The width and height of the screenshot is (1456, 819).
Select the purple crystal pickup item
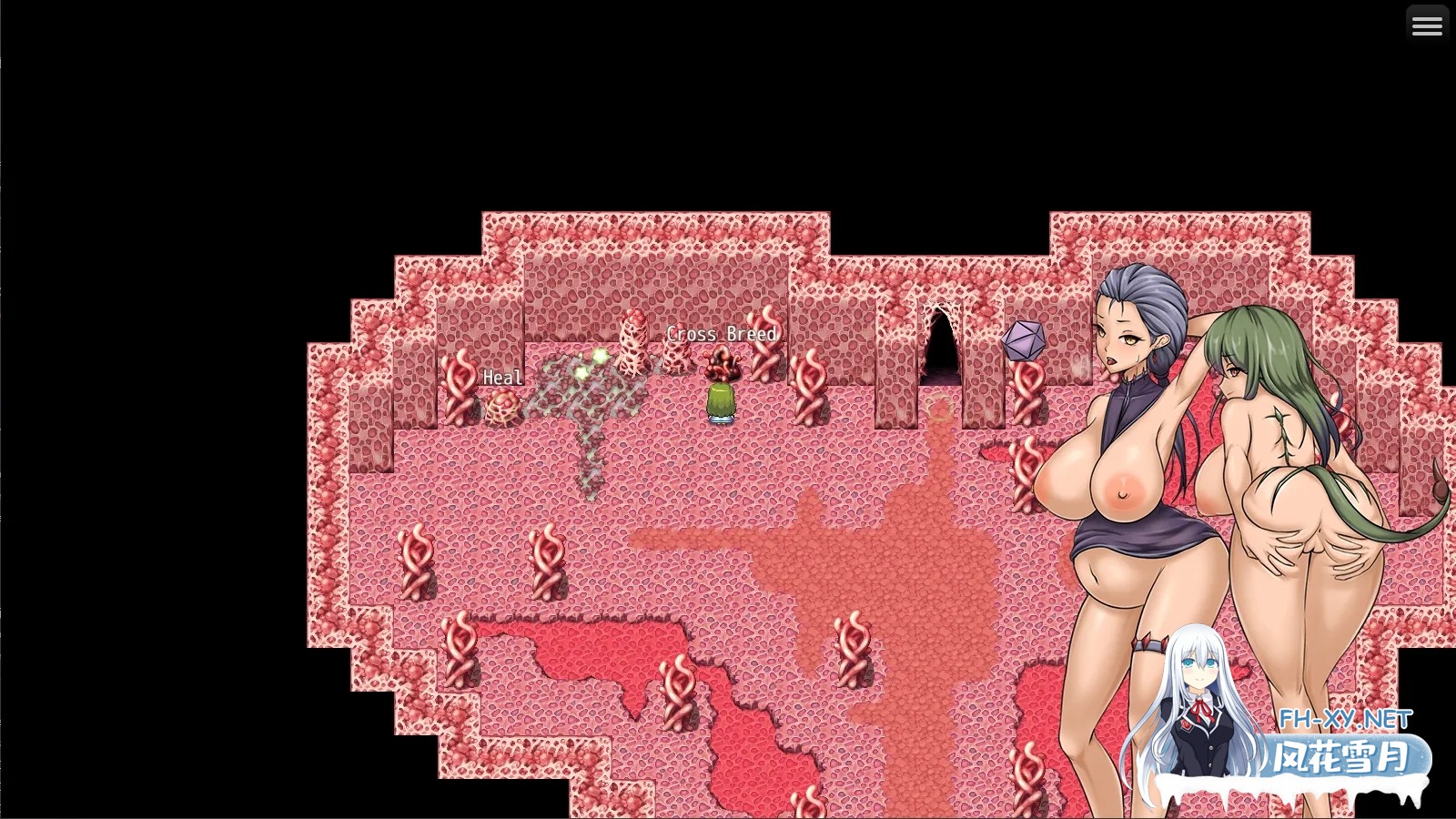[1025, 339]
